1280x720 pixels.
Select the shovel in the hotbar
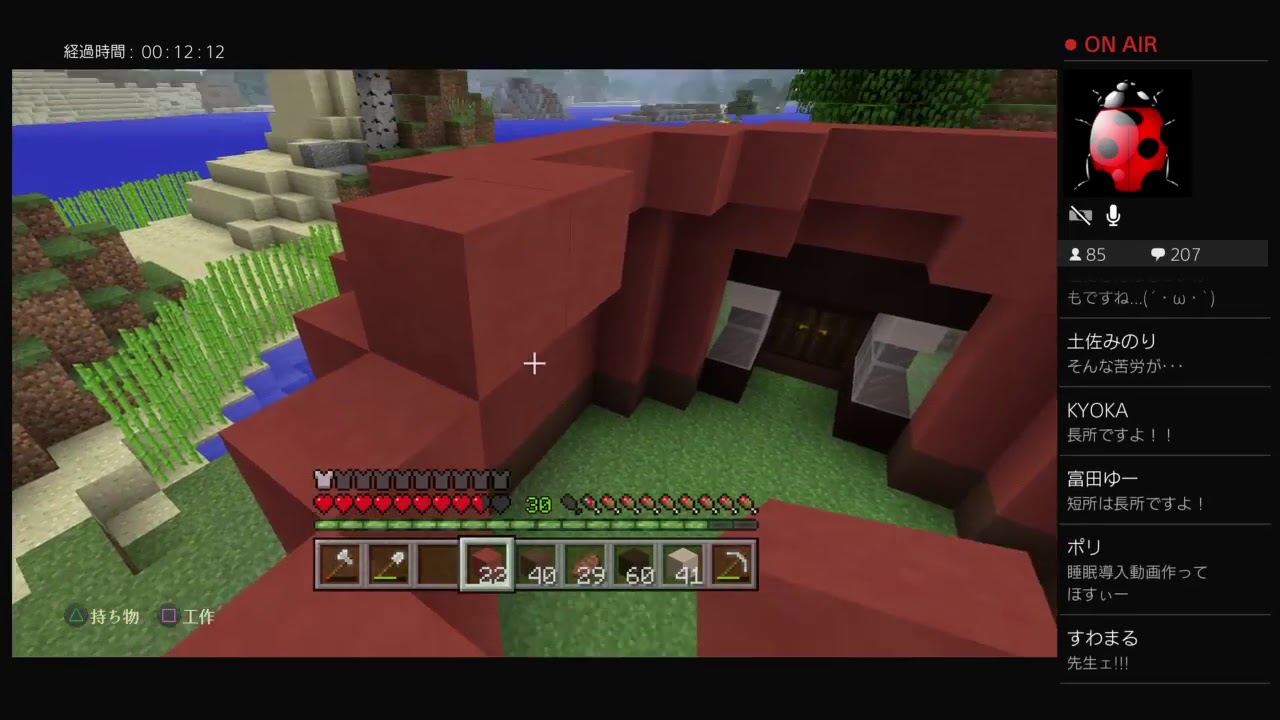point(389,564)
